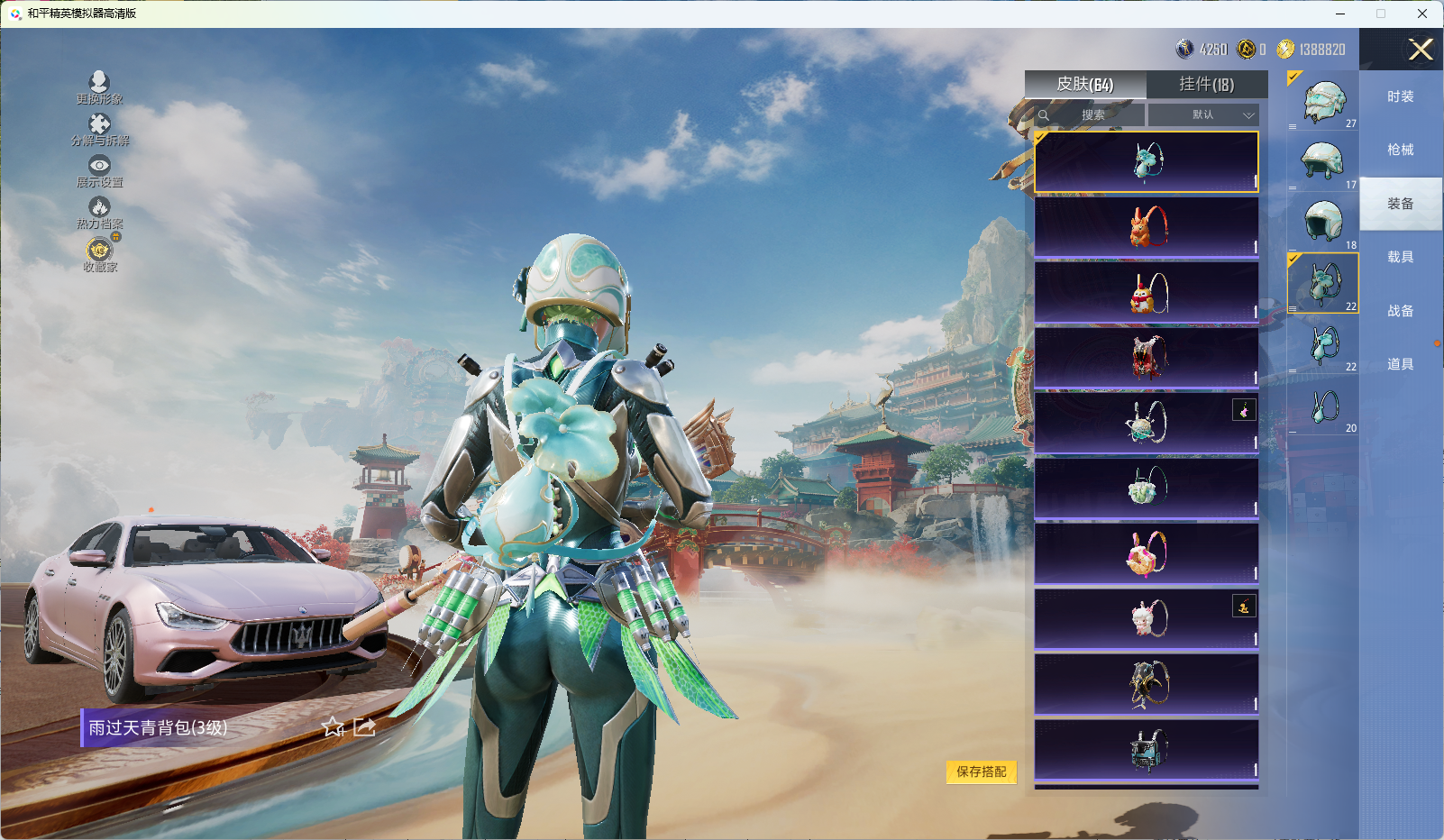Image resolution: width=1444 pixels, height=840 pixels.
Task: Open the 时装 category
Action: pos(1400,96)
